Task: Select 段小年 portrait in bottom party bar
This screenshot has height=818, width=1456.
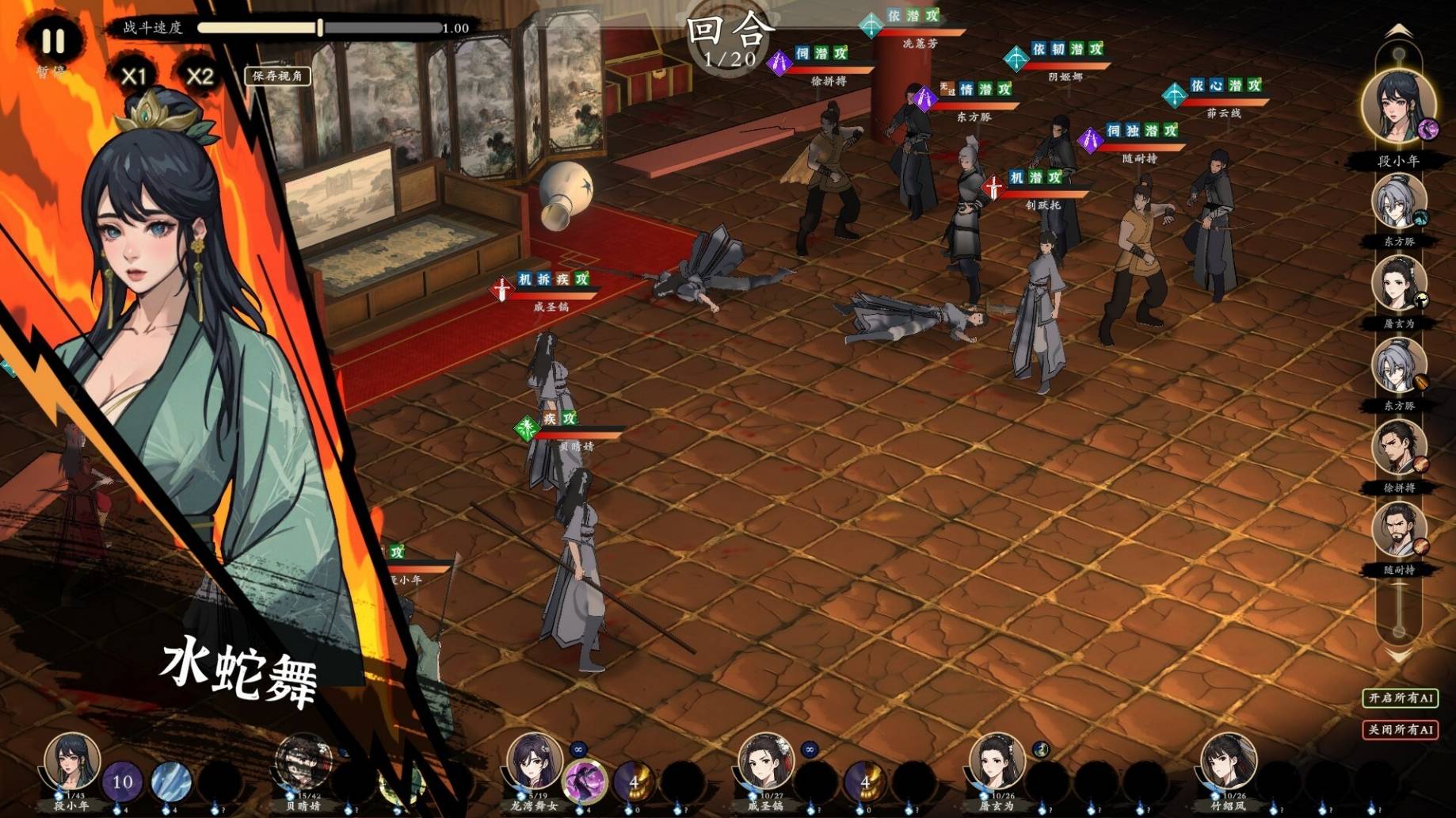Action: [x=71, y=761]
